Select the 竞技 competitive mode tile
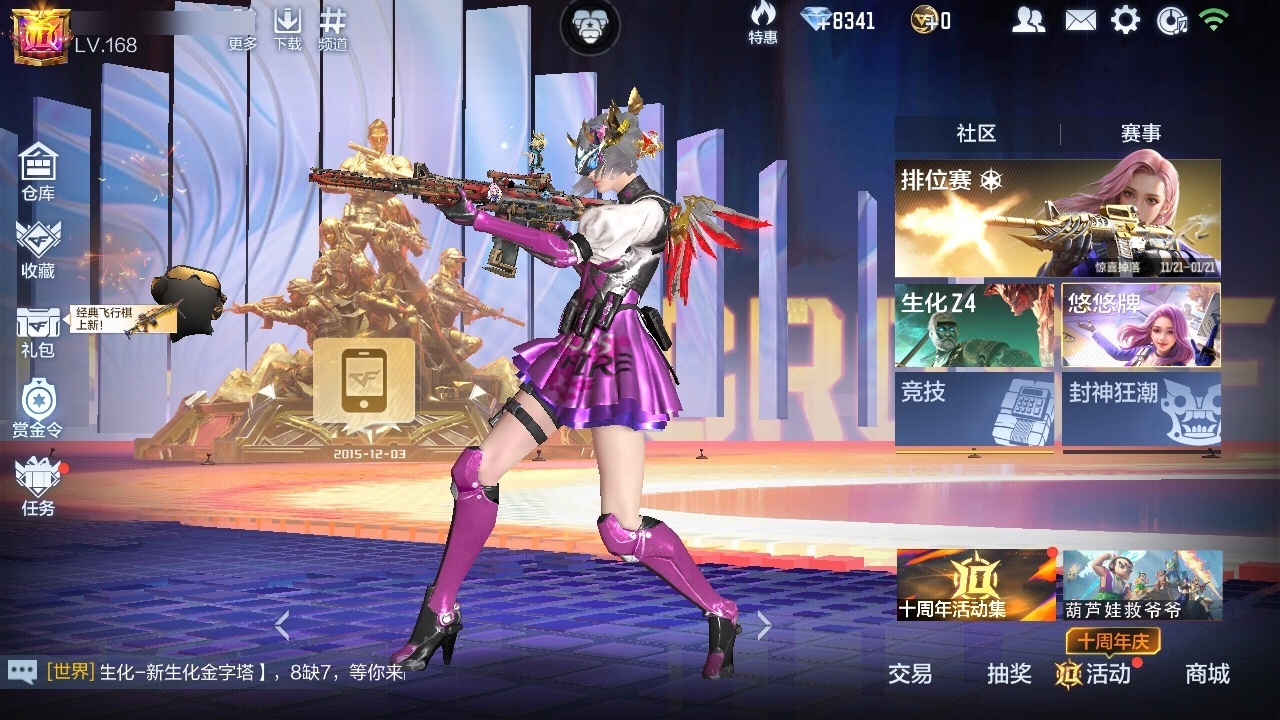The width and height of the screenshot is (1280, 720). [974, 408]
